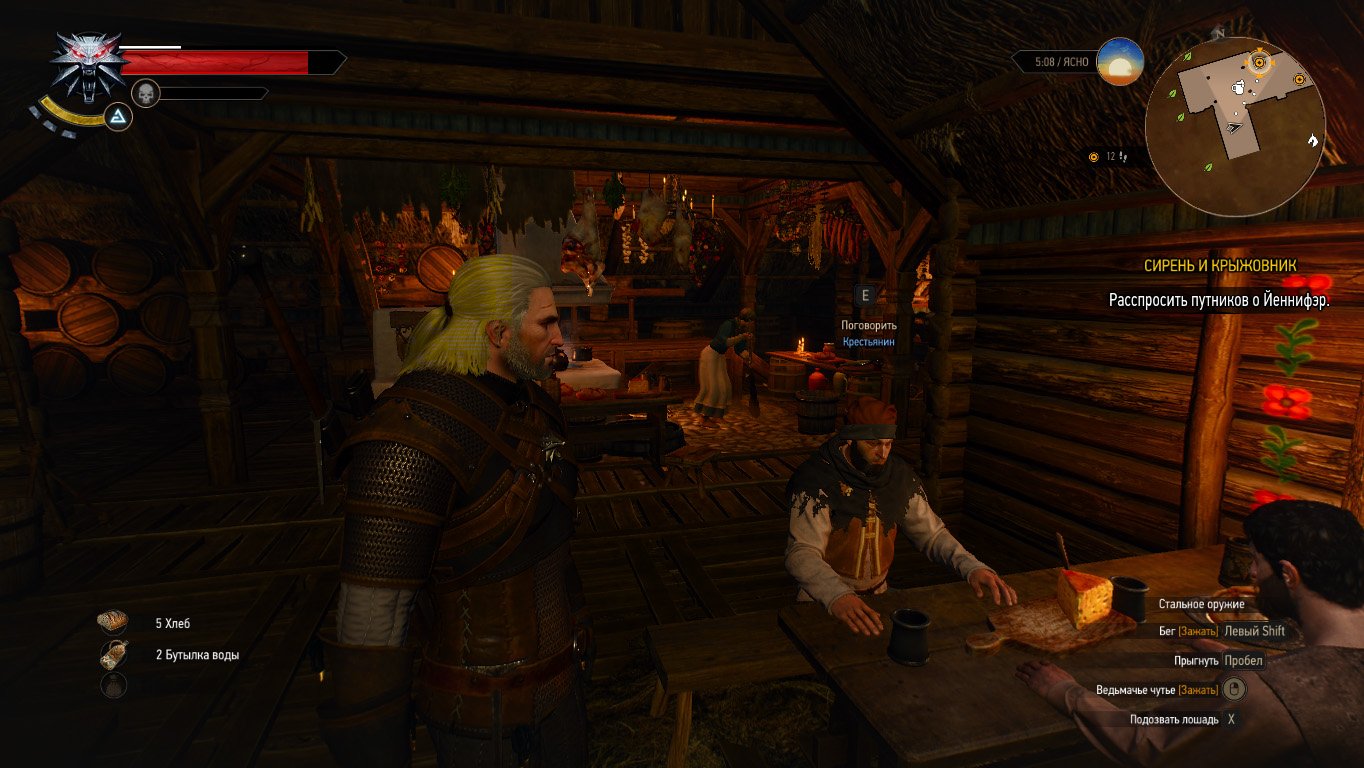Click the highlighted quest marker on the minimap

(x=1260, y=62)
